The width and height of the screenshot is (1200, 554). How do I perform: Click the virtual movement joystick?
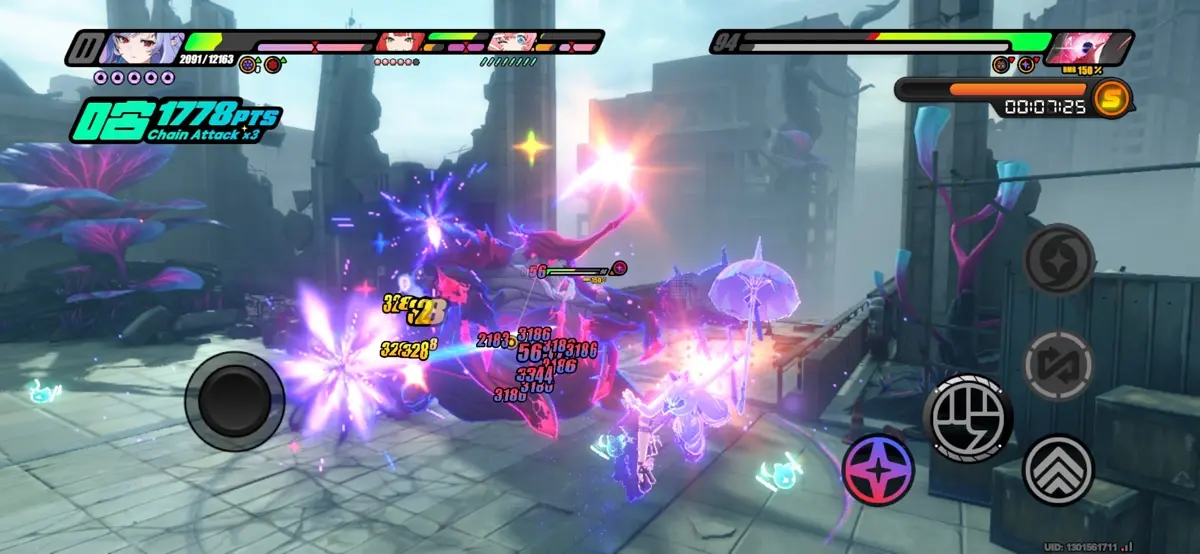point(241,400)
